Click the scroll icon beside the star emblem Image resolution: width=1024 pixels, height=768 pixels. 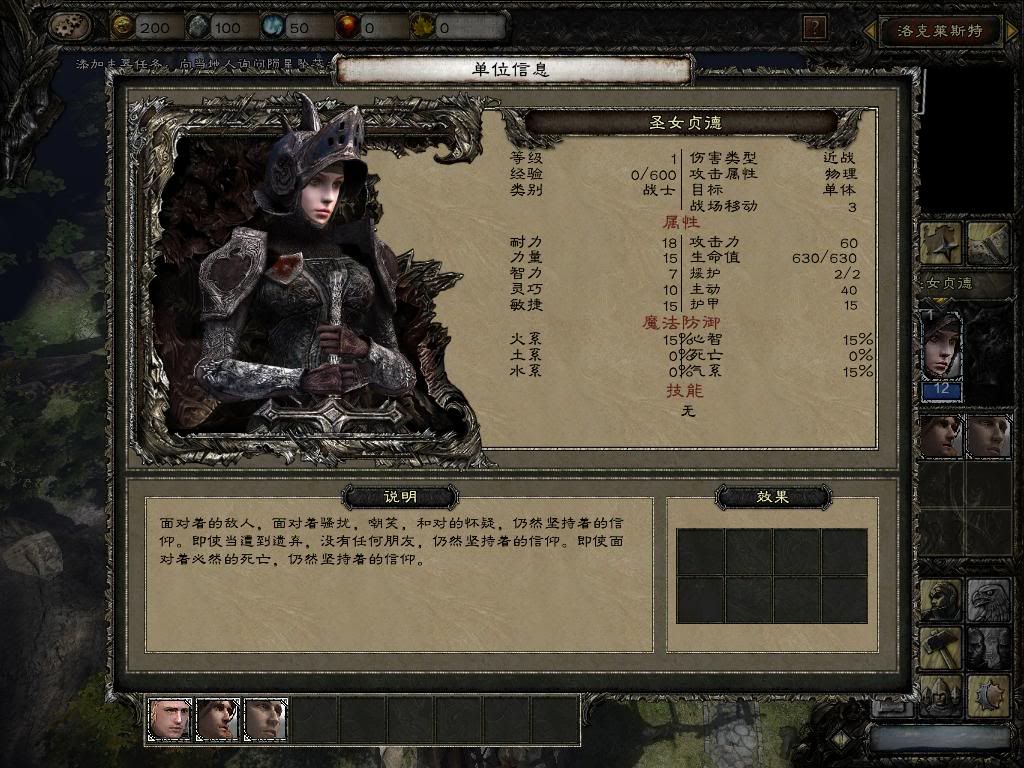pyautogui.click(x=987, y=243)
